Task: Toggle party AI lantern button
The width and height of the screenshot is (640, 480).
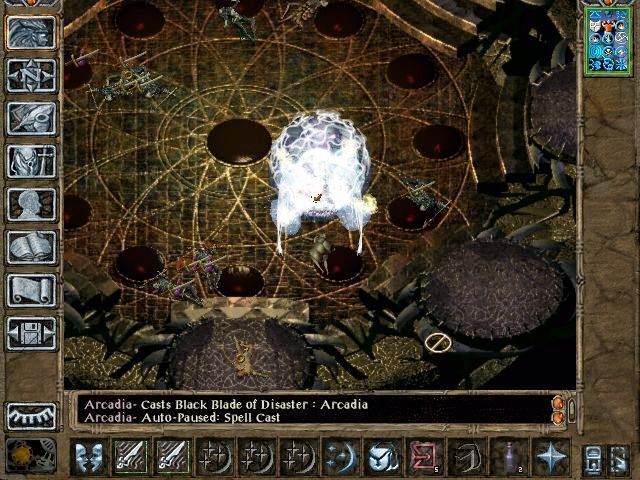Action: (592, 458)
